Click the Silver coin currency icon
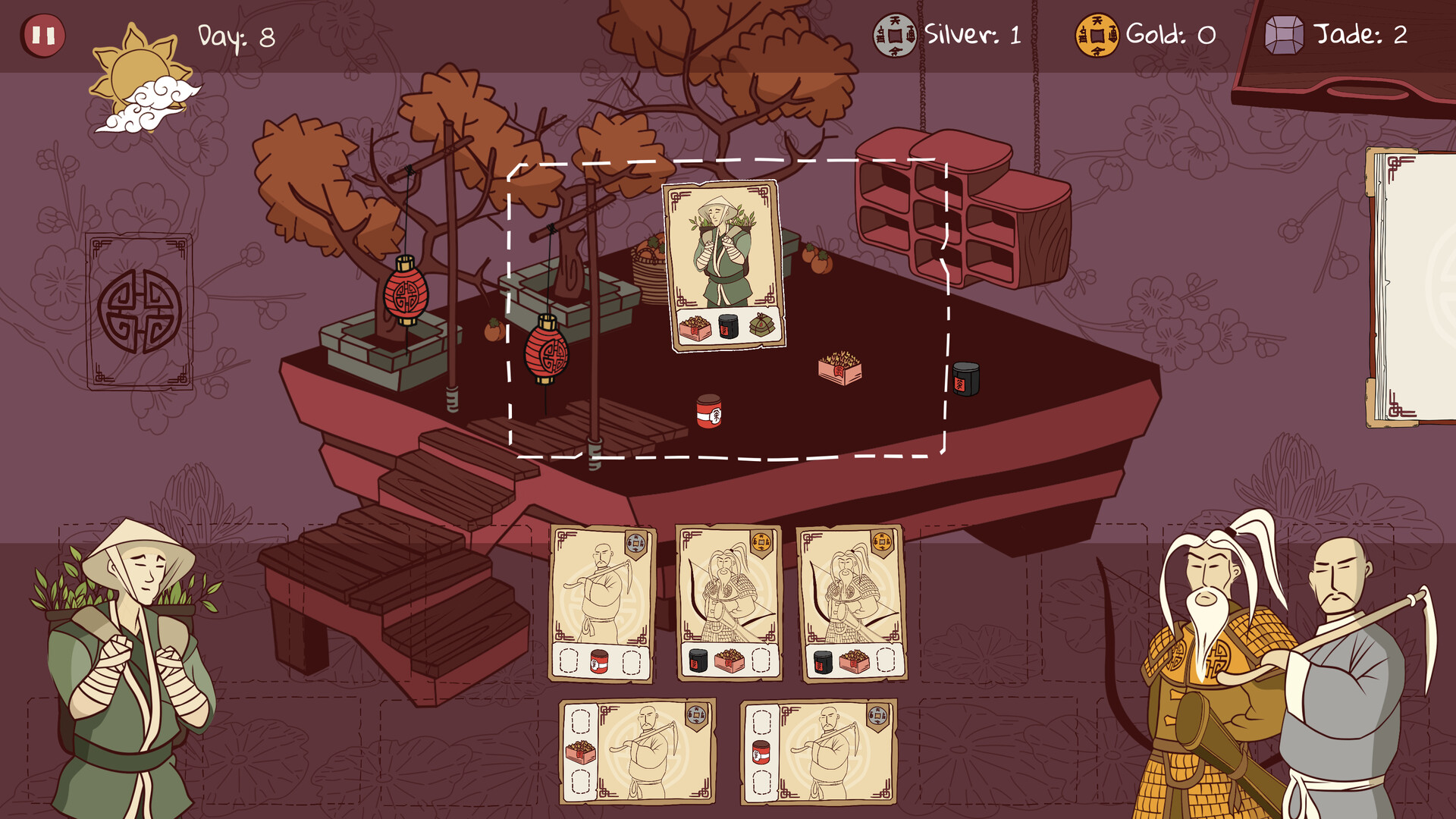Viewport: 1456px width, 819px height. point(895,33)
